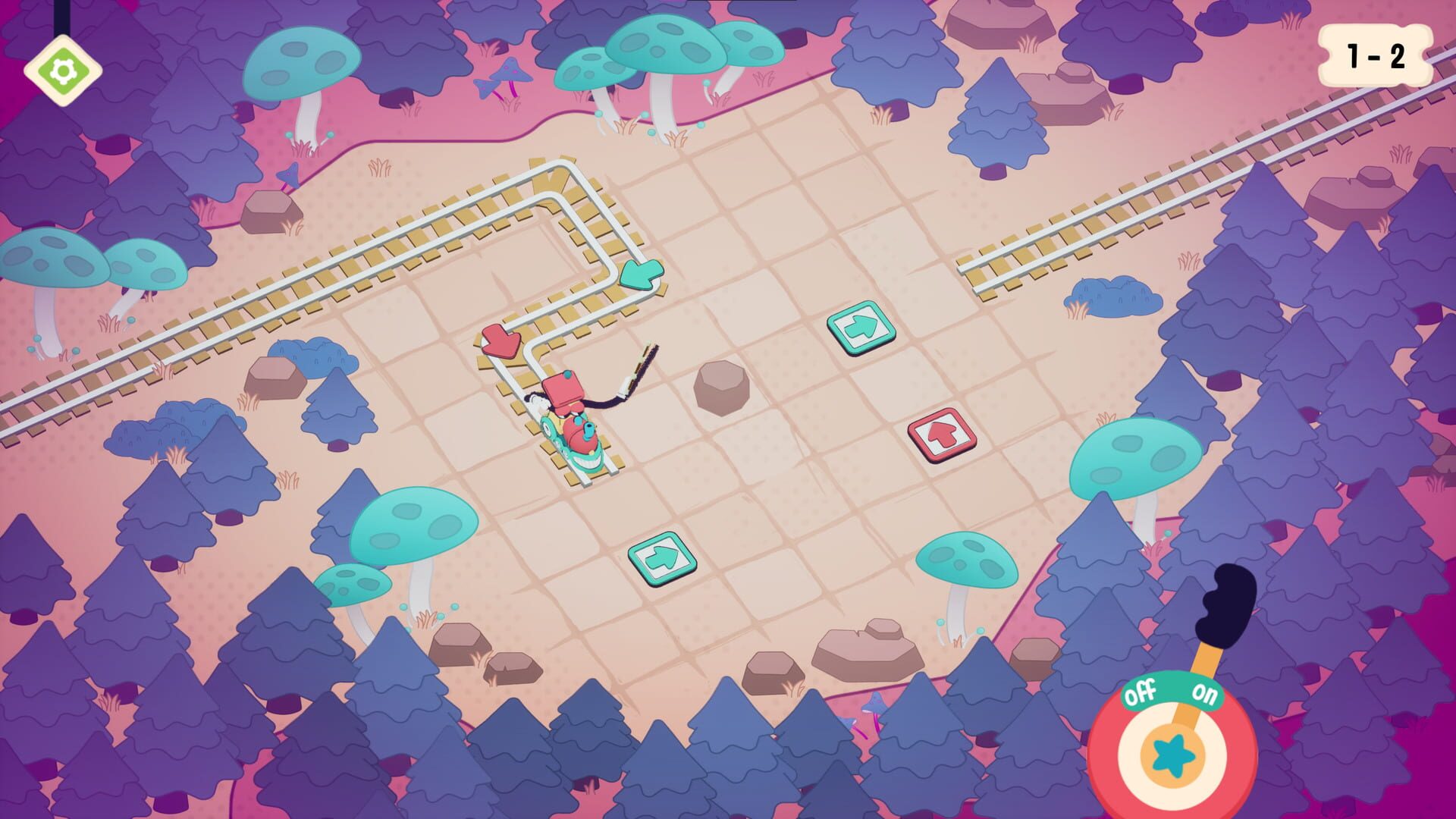Select the green right-arrow tile near the rock
Image resolution: width=1456 pixels, height=819 pixels.
pos(859,331)
